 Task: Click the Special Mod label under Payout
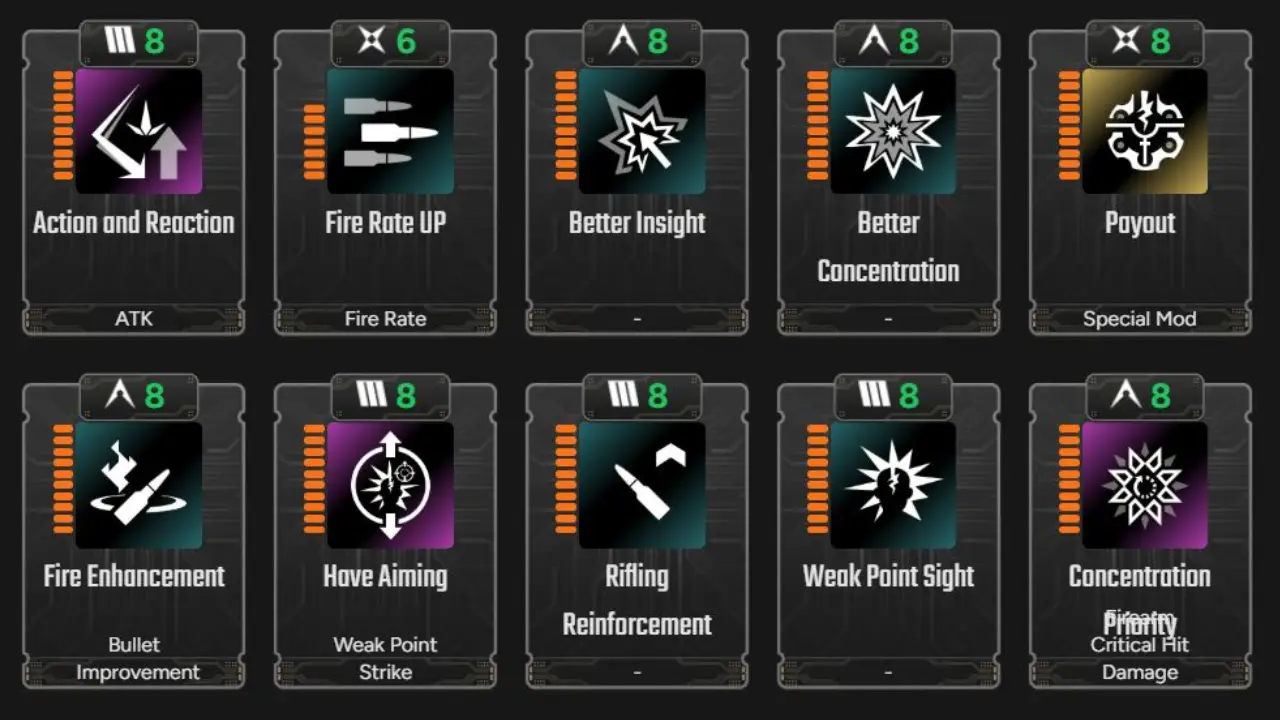pos(1140,318)
